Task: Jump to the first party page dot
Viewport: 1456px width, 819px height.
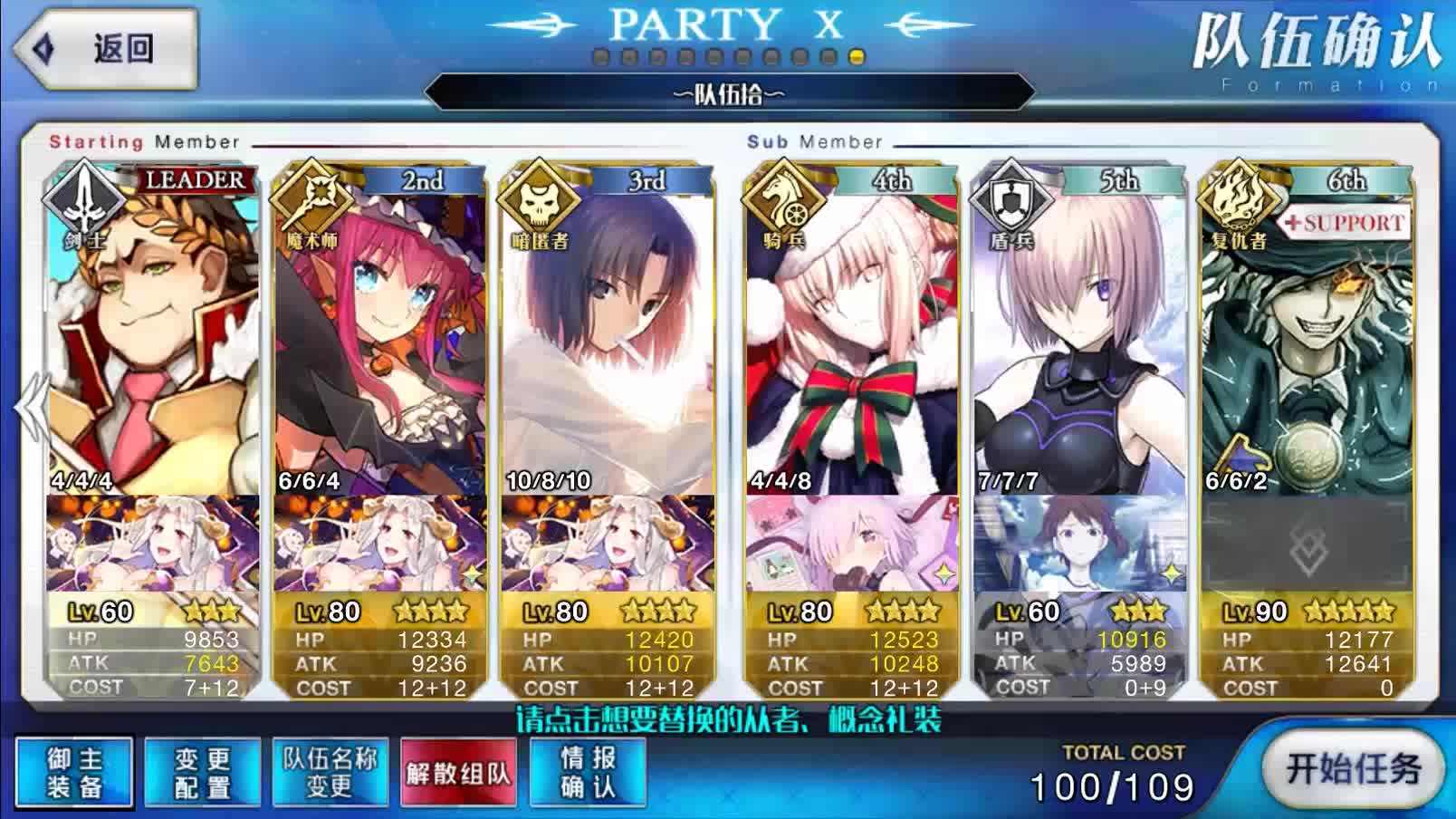Action: (600, 57)
